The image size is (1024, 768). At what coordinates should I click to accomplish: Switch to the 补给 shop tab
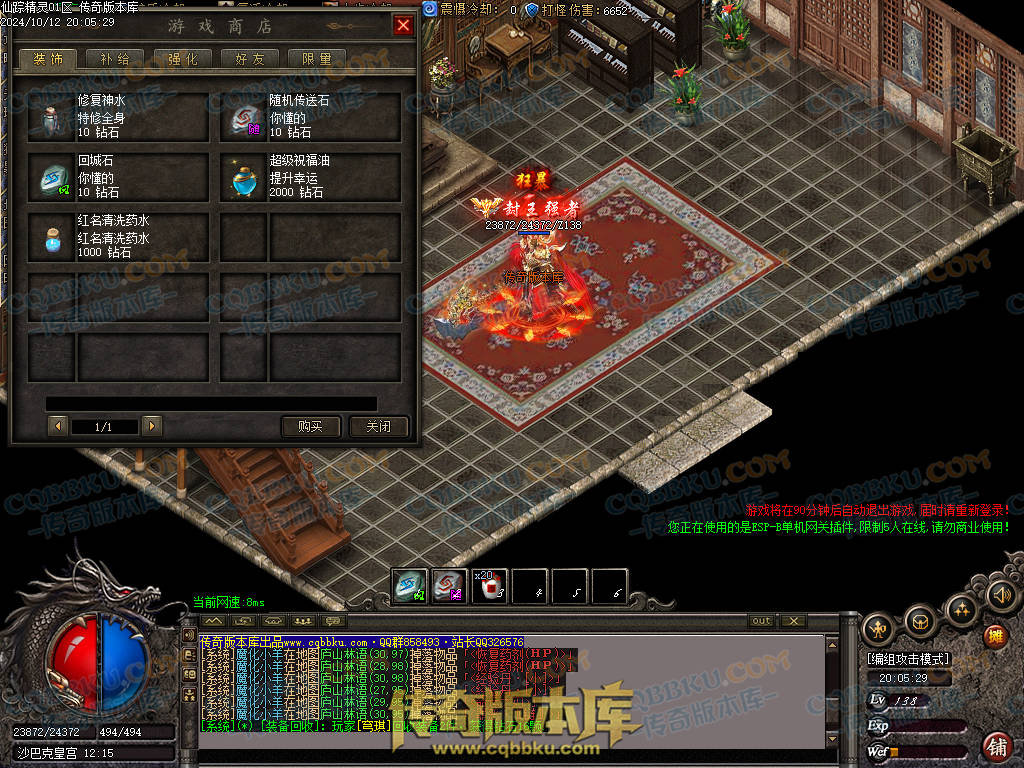(x=115, y=59)
